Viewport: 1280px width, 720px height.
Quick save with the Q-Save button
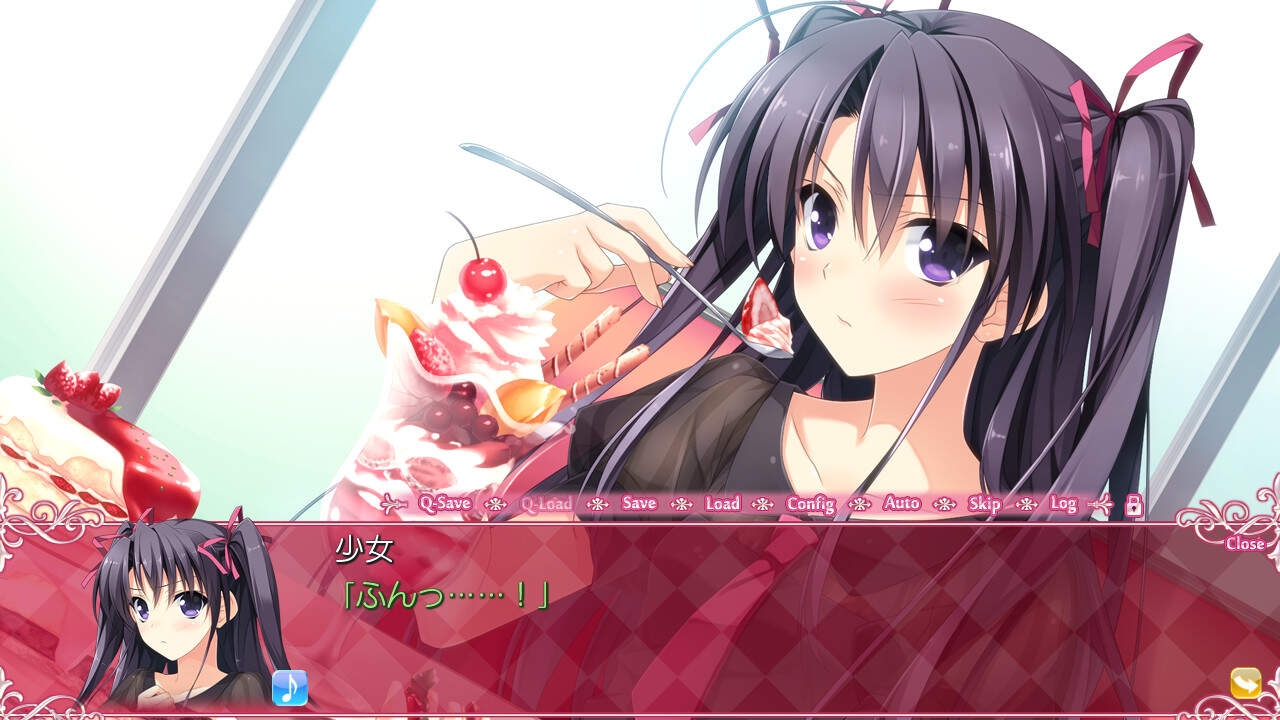[x=444, y=503]
